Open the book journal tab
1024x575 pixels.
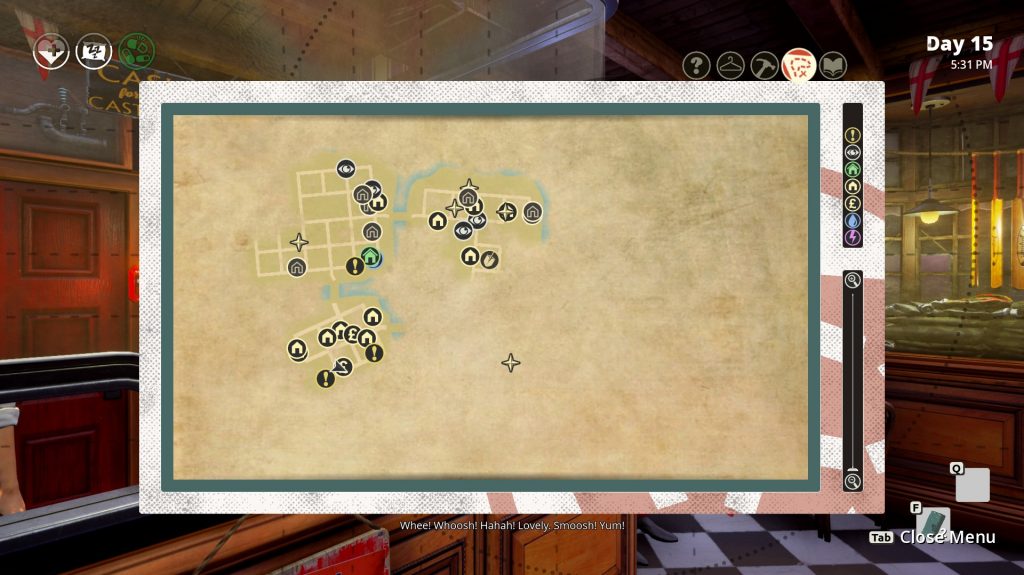(x=832, y=66)
